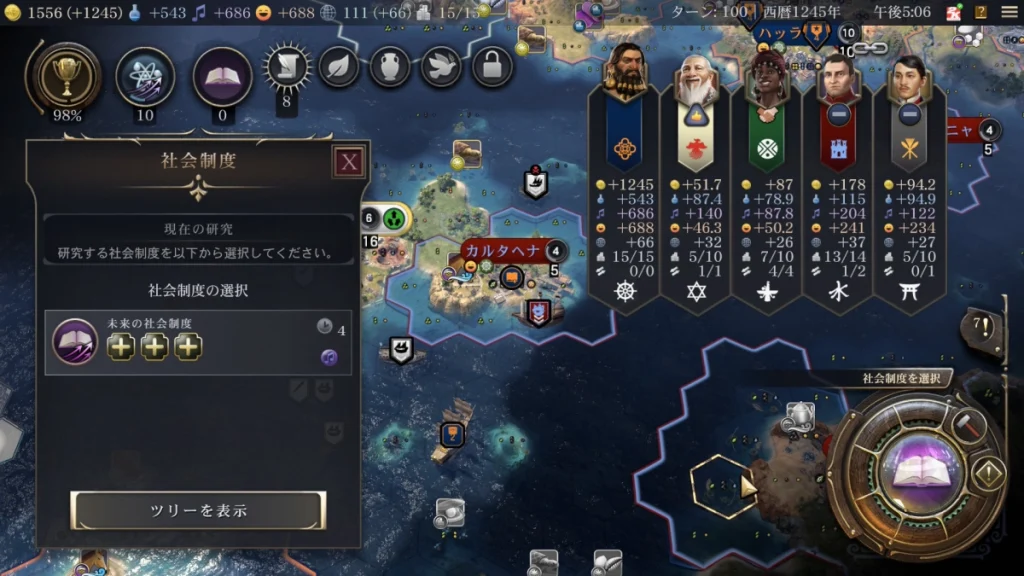1024x576 pixels.
Task: Open the vase great works icon
Action: (390, 67)
